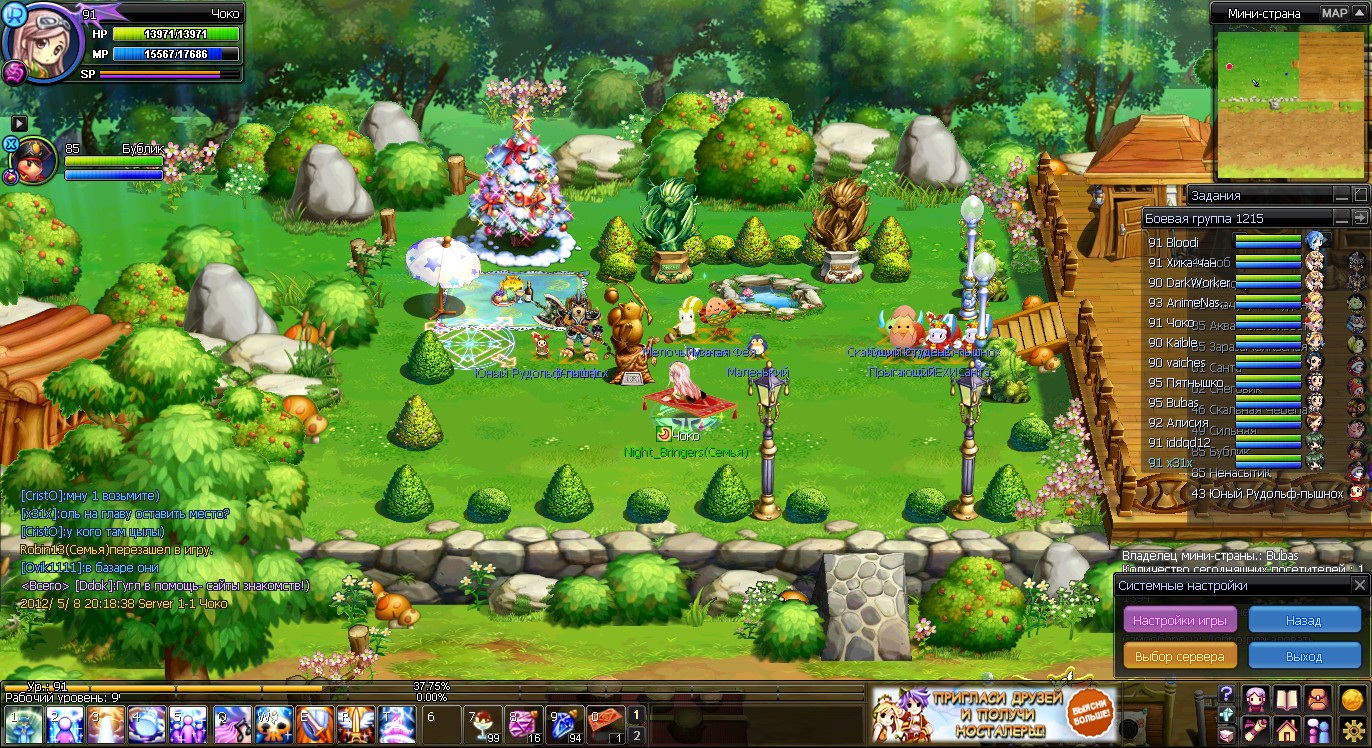Close the Системные настройки window
The height and width of the screenshot is (748, 1372).
tap(1359, 585)
